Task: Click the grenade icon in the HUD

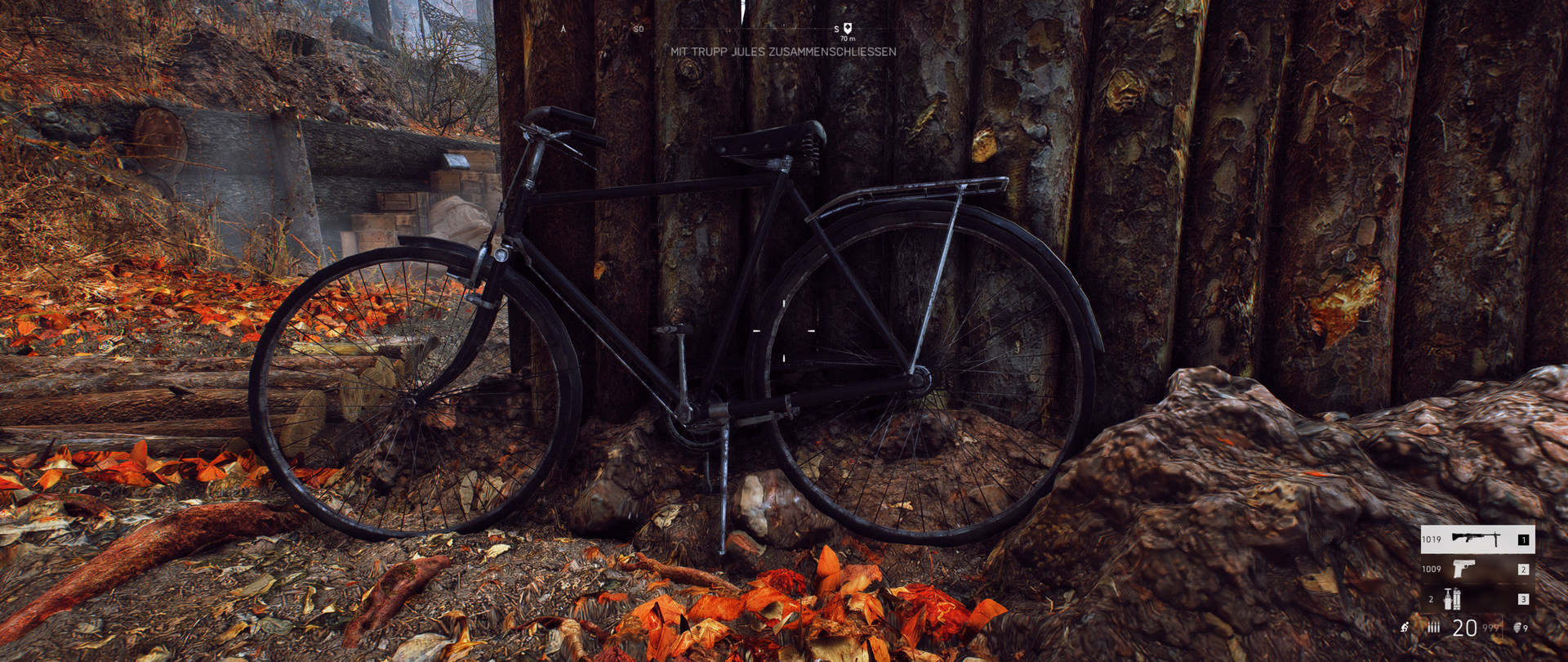Action: (x=1517, y=628)
